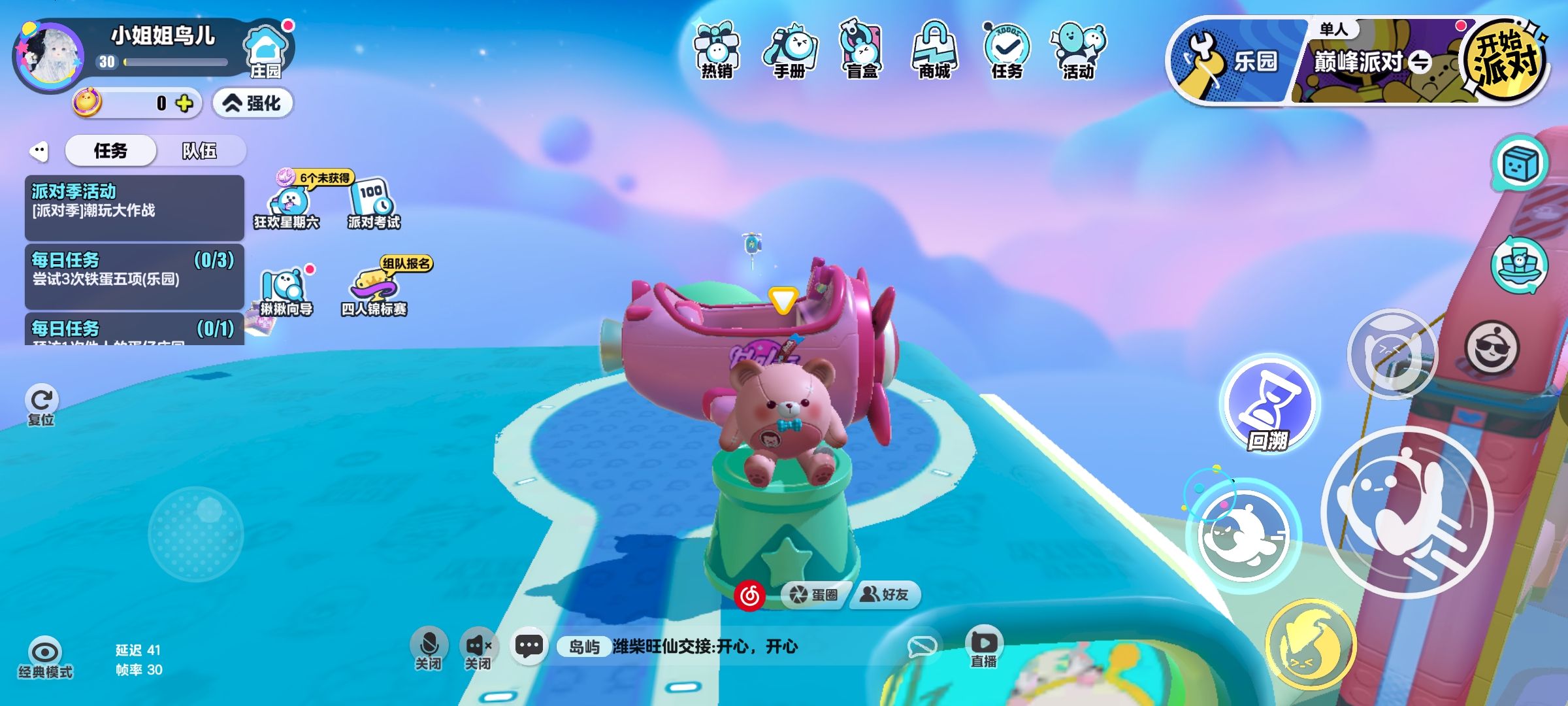Open the 手册 handbook icon
This screenshot has height=706, width=1568.
[x=789, y=51]
